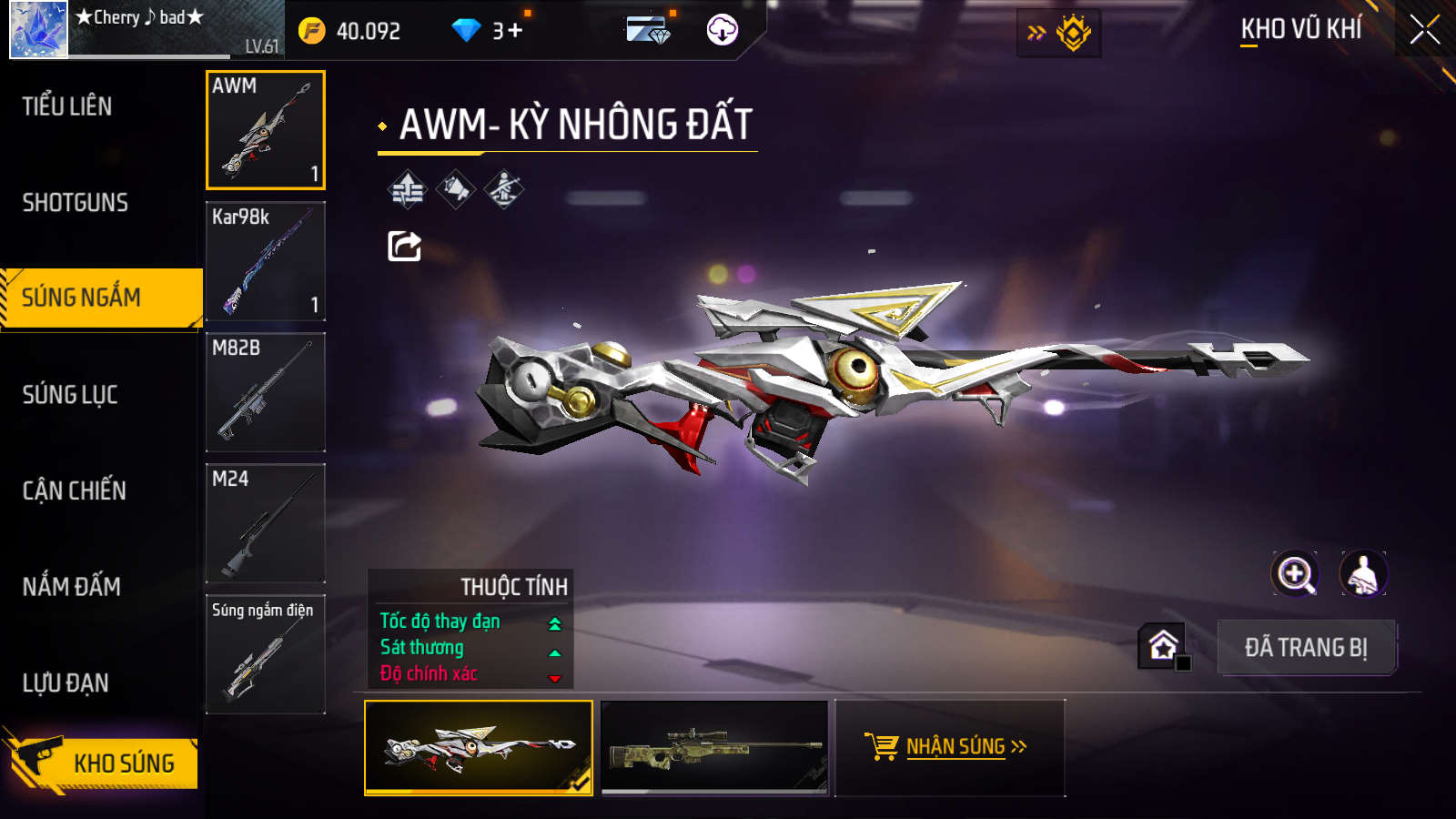The height and width of the screenshot is (819, 1456).
Task: Open the LỰU ĐẠN category
Action: [66, 682]
